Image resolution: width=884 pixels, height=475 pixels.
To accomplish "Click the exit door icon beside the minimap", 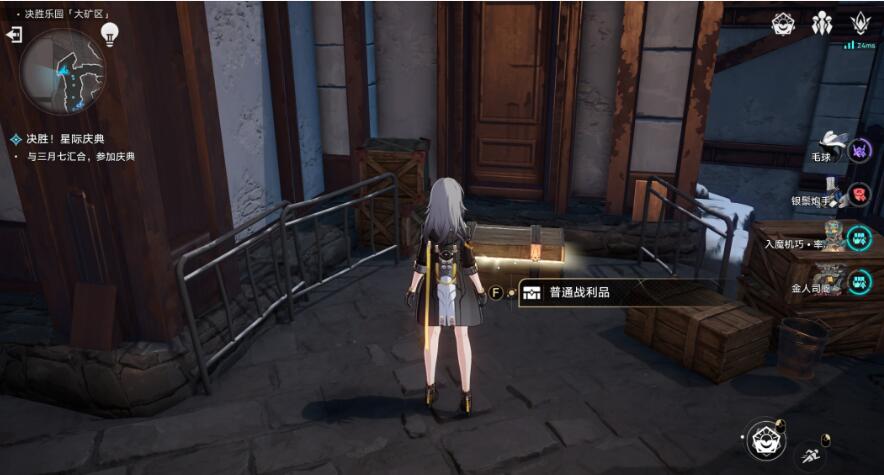I will 14,35.
